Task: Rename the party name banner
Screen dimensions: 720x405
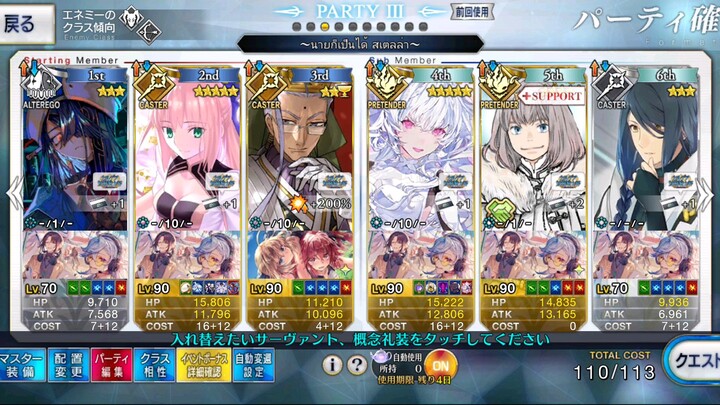Action: pos(360,45)
